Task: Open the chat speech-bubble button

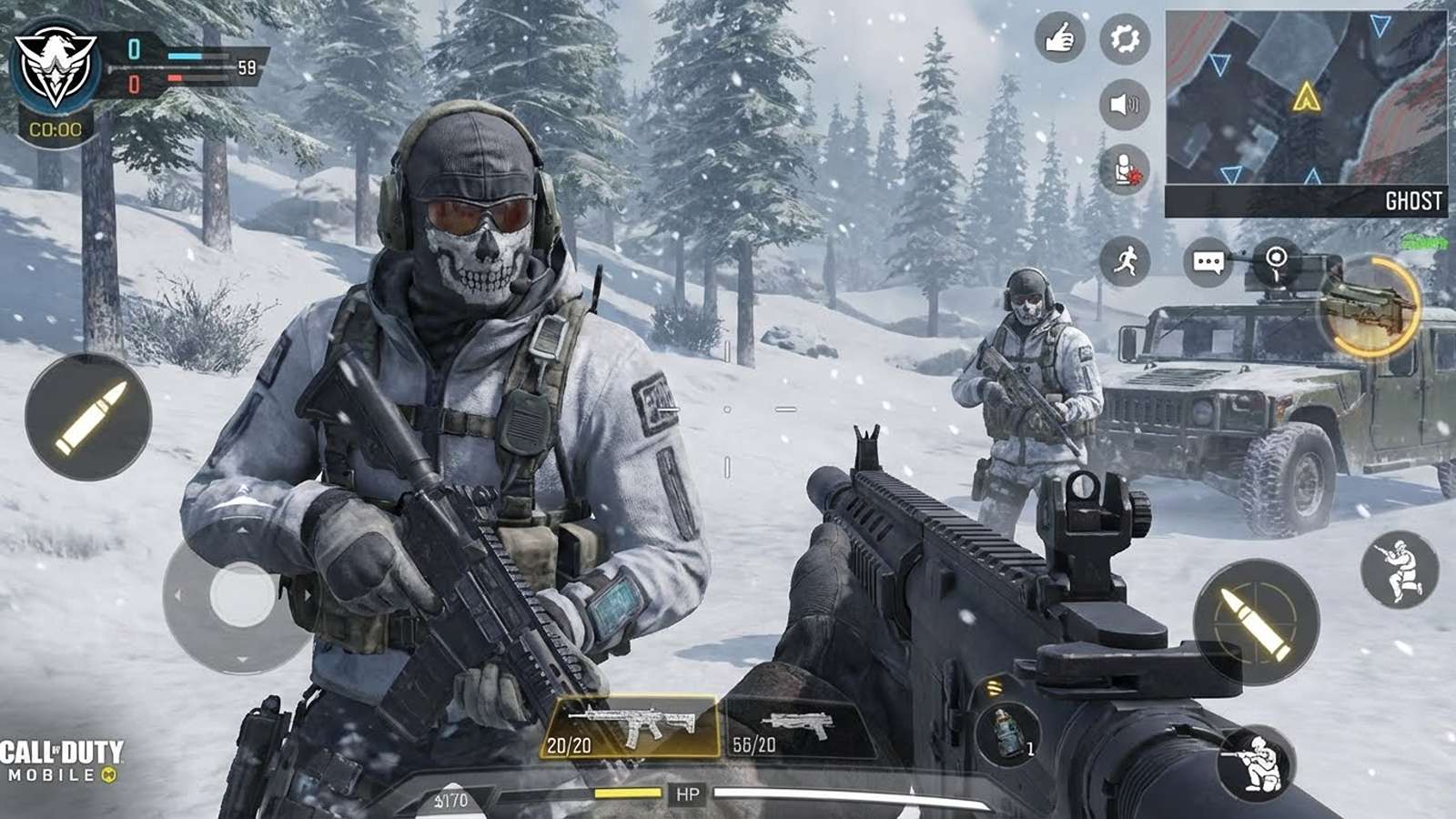Action: [x=1208, y=263]
